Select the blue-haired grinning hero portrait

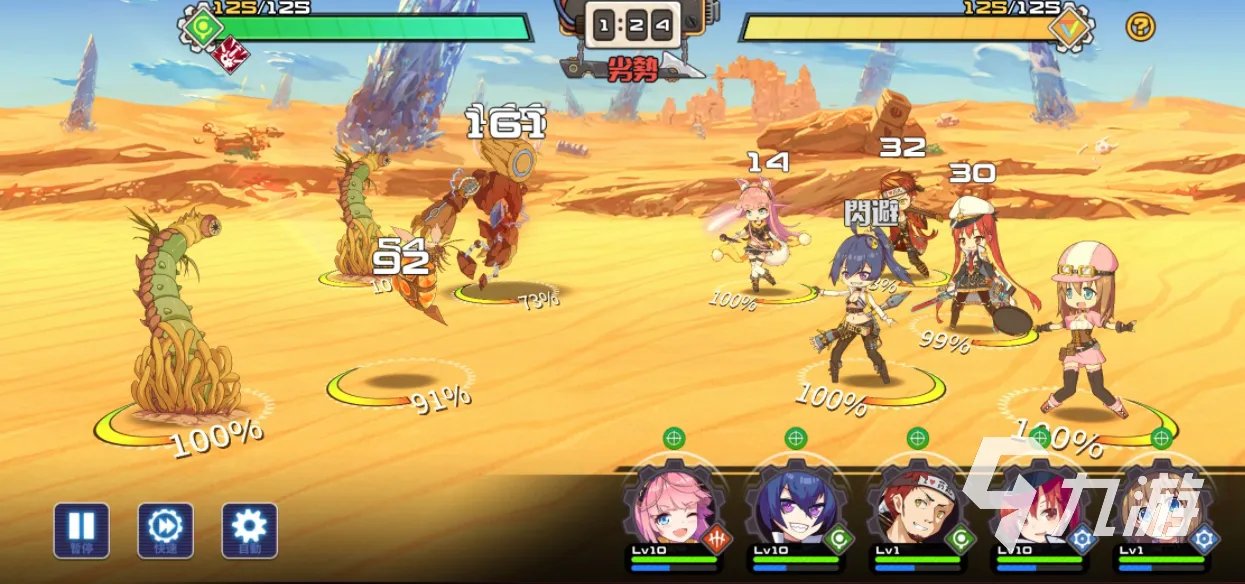pos(795,505)
